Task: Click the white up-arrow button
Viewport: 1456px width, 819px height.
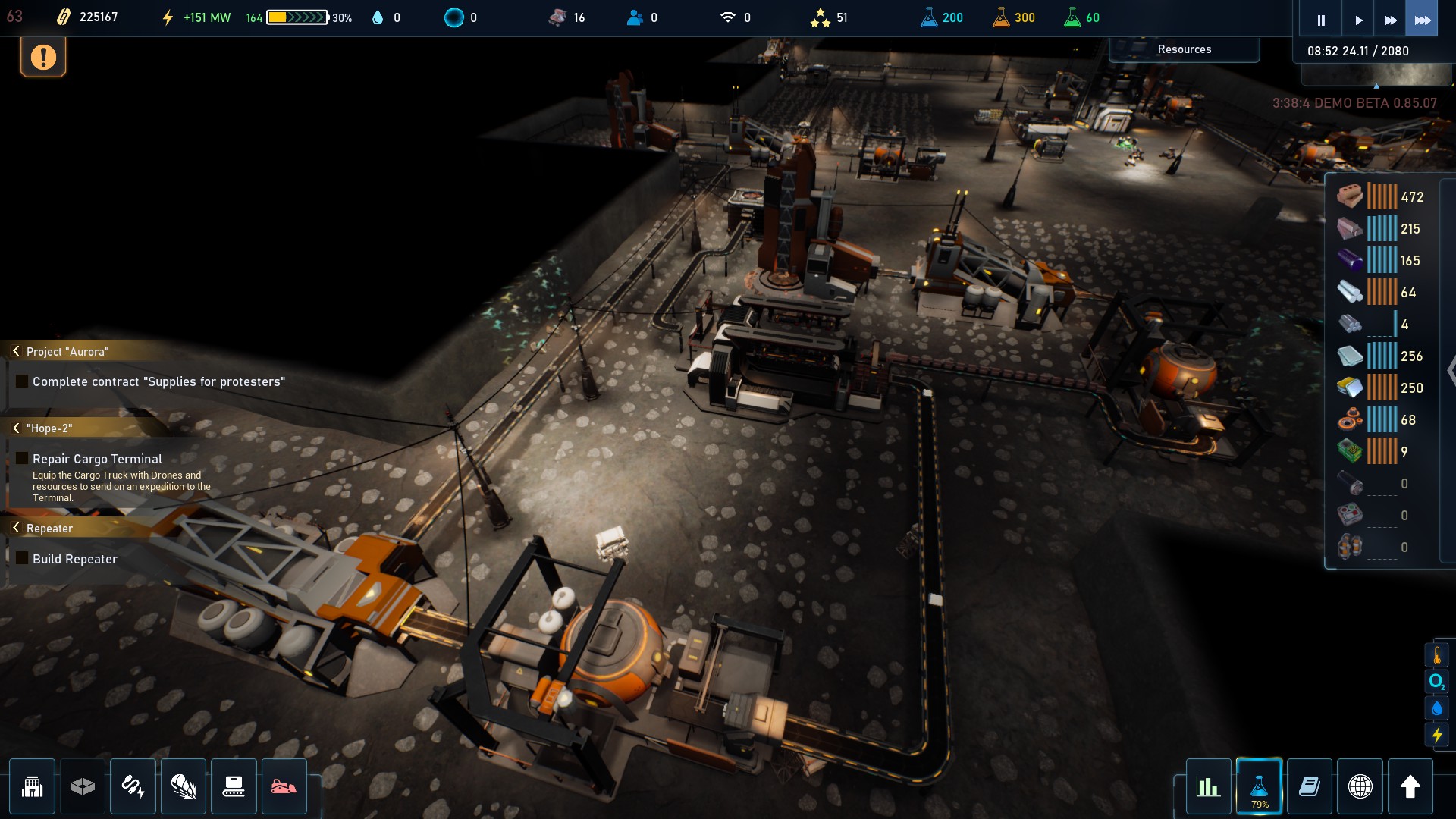Action: pyautogui.click(x=1410, y=786)
